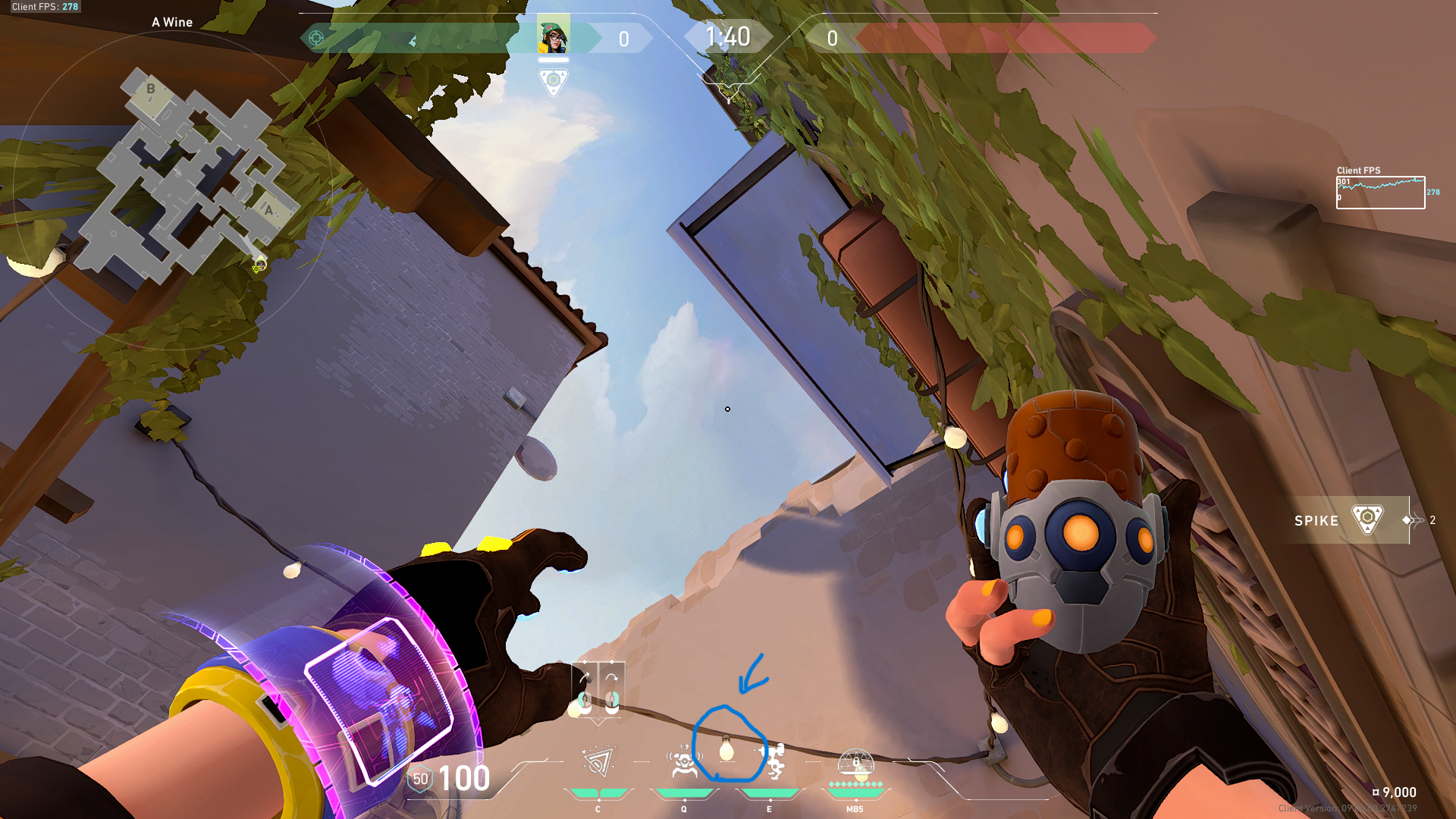
Task: Click the green Q ability charge bar
Action: [684, 792]
